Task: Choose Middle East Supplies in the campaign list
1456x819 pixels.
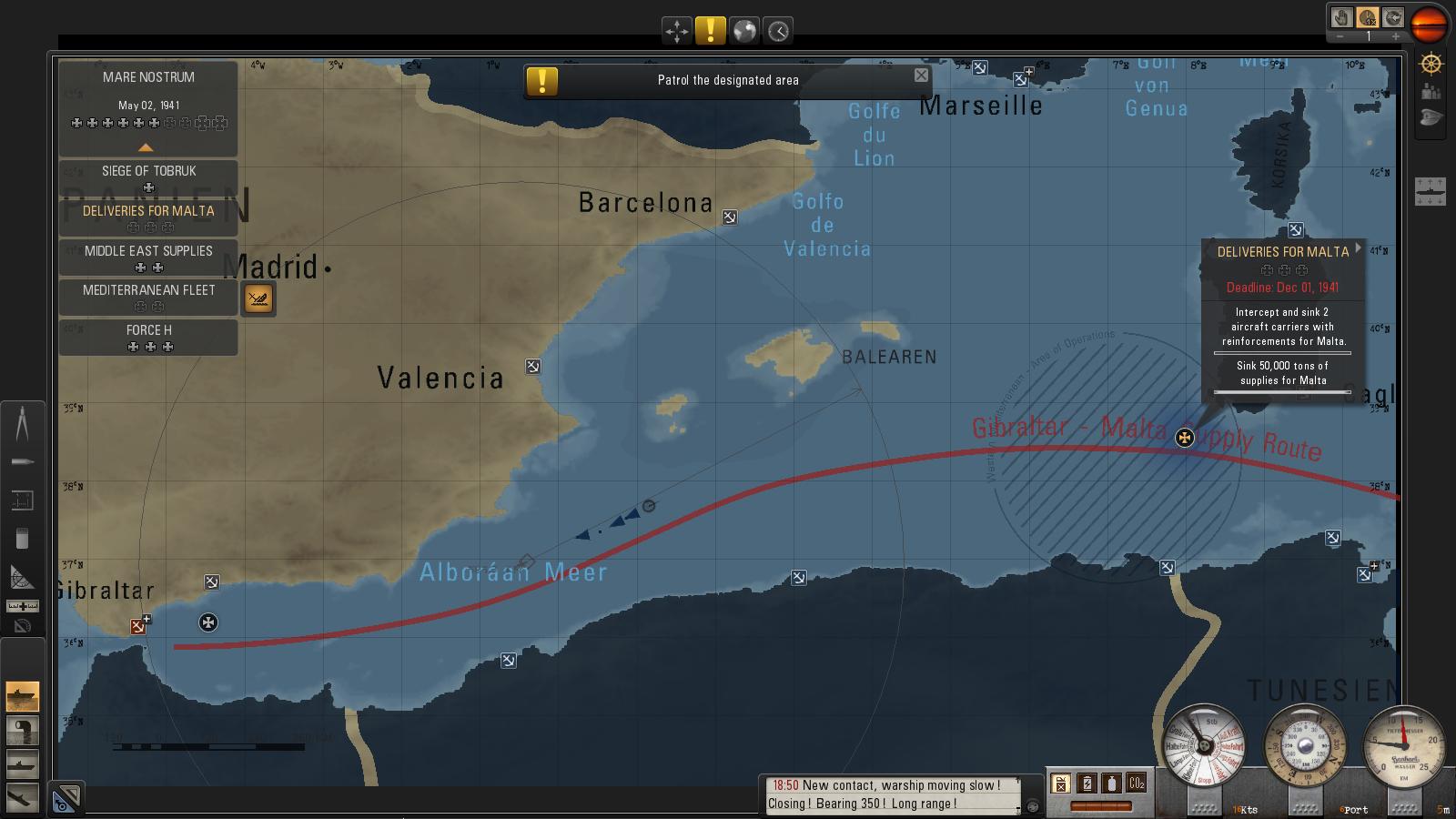Action: 148,258
